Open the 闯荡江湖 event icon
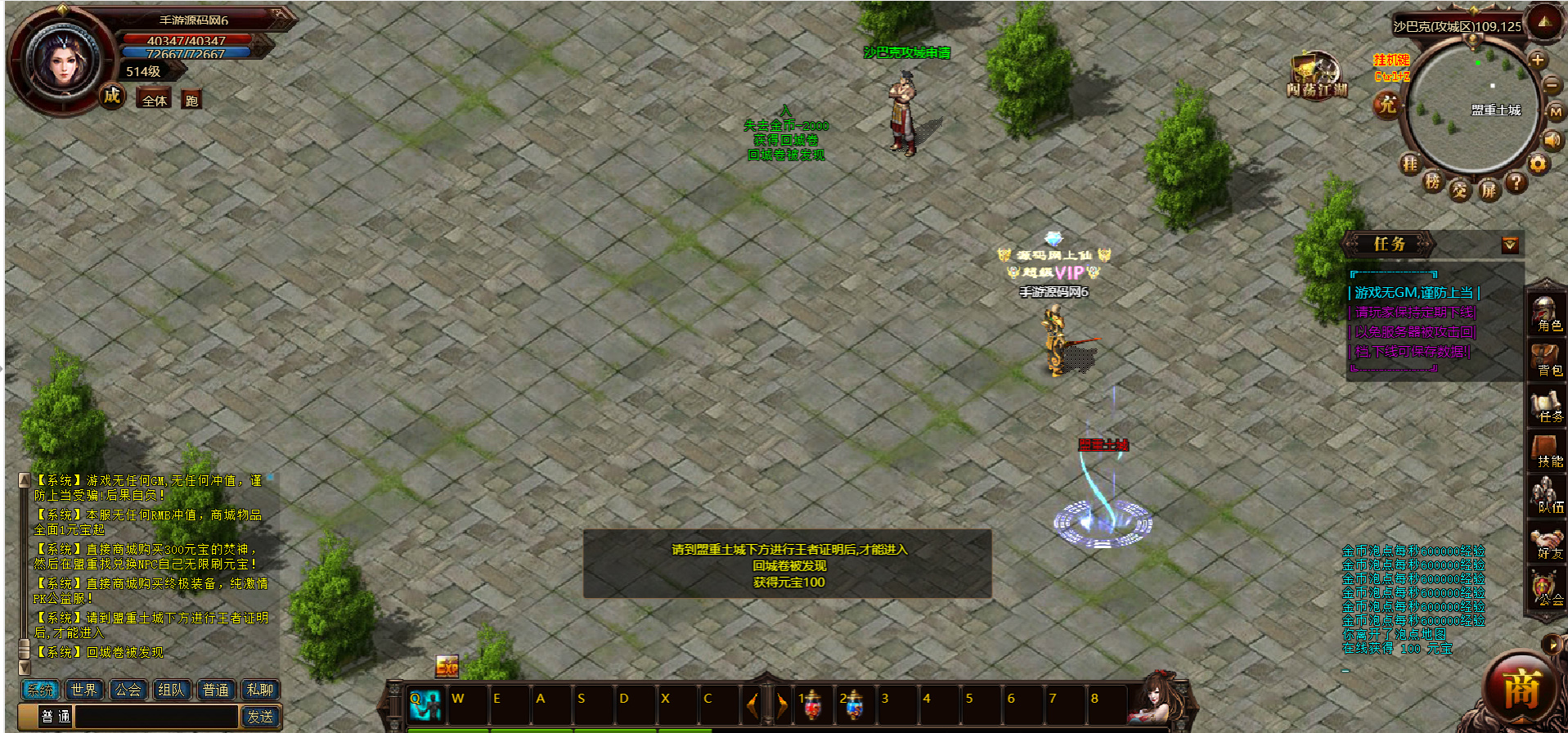Screen dimensions: 1568x733 point(1316,76)
